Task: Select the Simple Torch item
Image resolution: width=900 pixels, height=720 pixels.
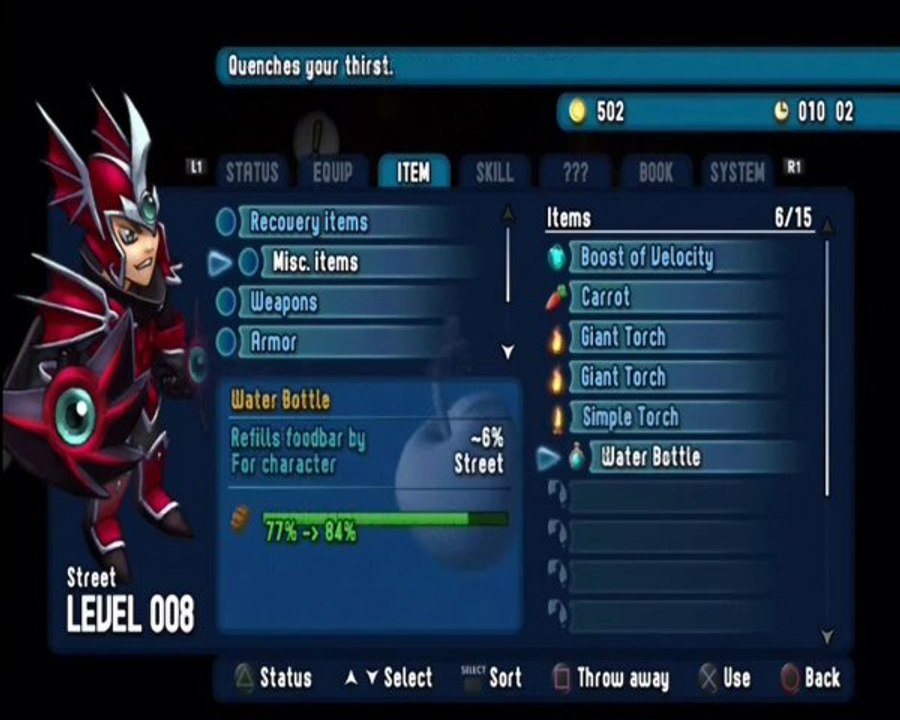Action: (x=630, y=417)
